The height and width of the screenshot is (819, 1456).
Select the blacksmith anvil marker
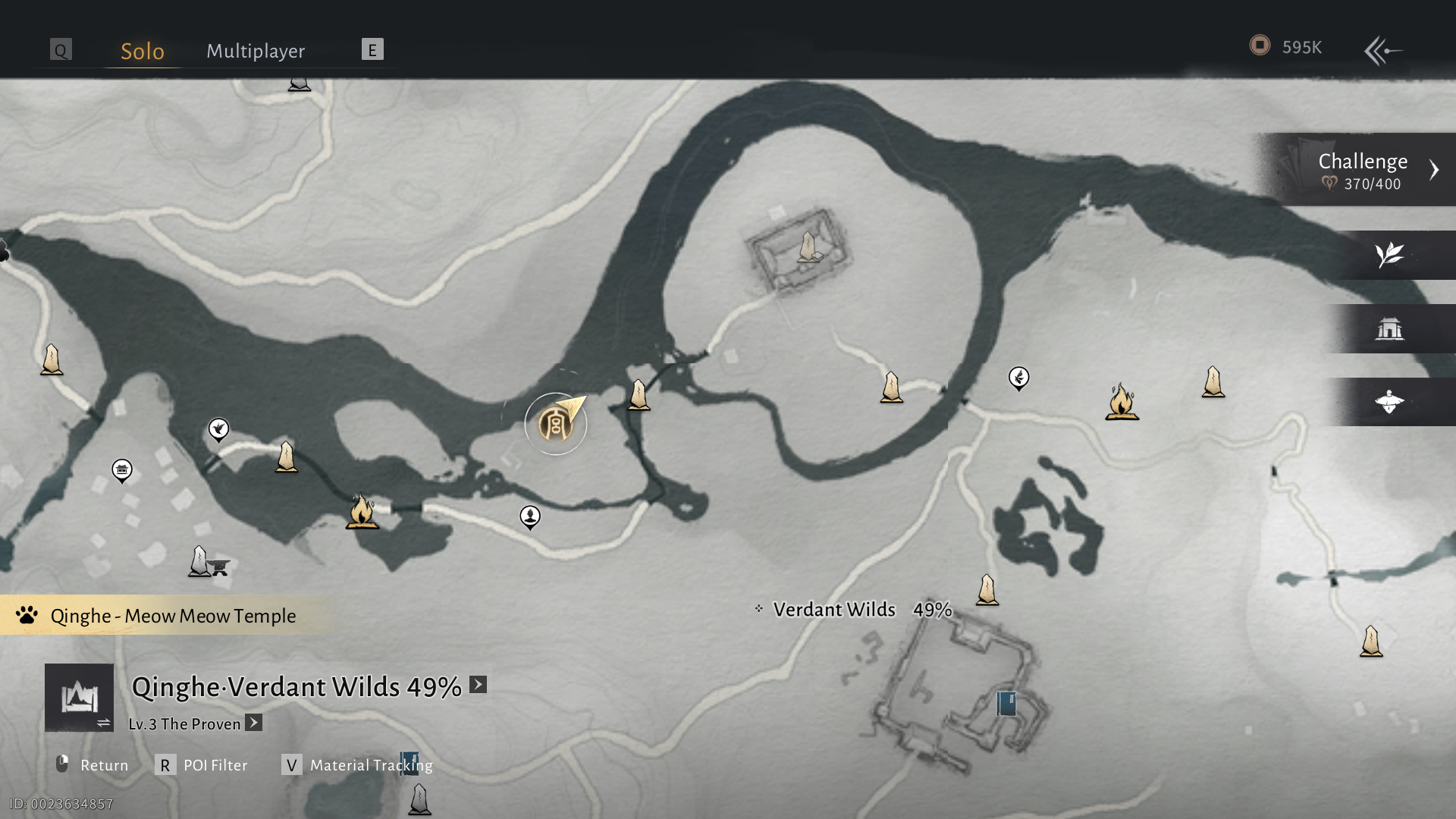pyautogui.click(x=219, y=566)
